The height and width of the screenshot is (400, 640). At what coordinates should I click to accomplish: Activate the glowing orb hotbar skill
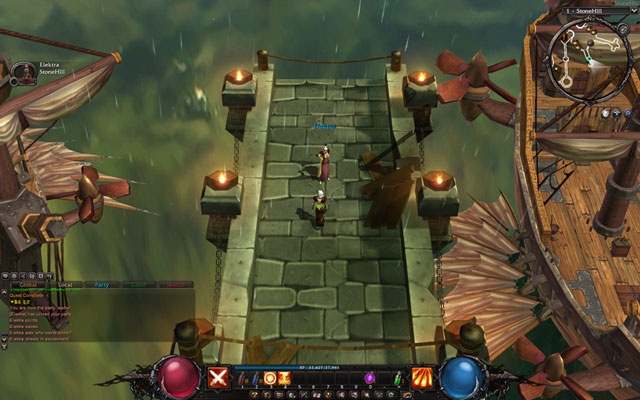tap(270, 378)
